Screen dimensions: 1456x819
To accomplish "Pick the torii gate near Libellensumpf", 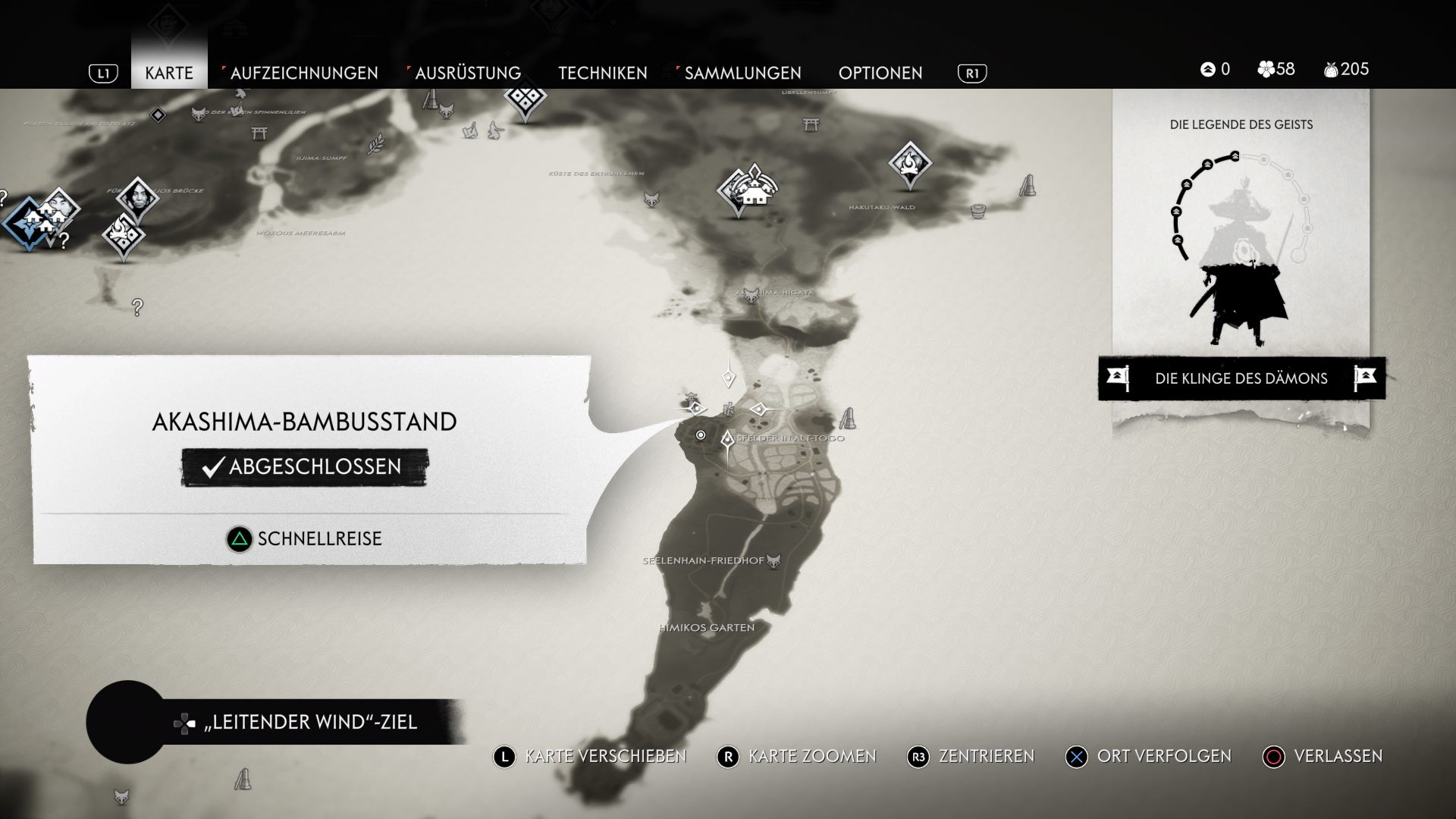I will click(811, 124).
